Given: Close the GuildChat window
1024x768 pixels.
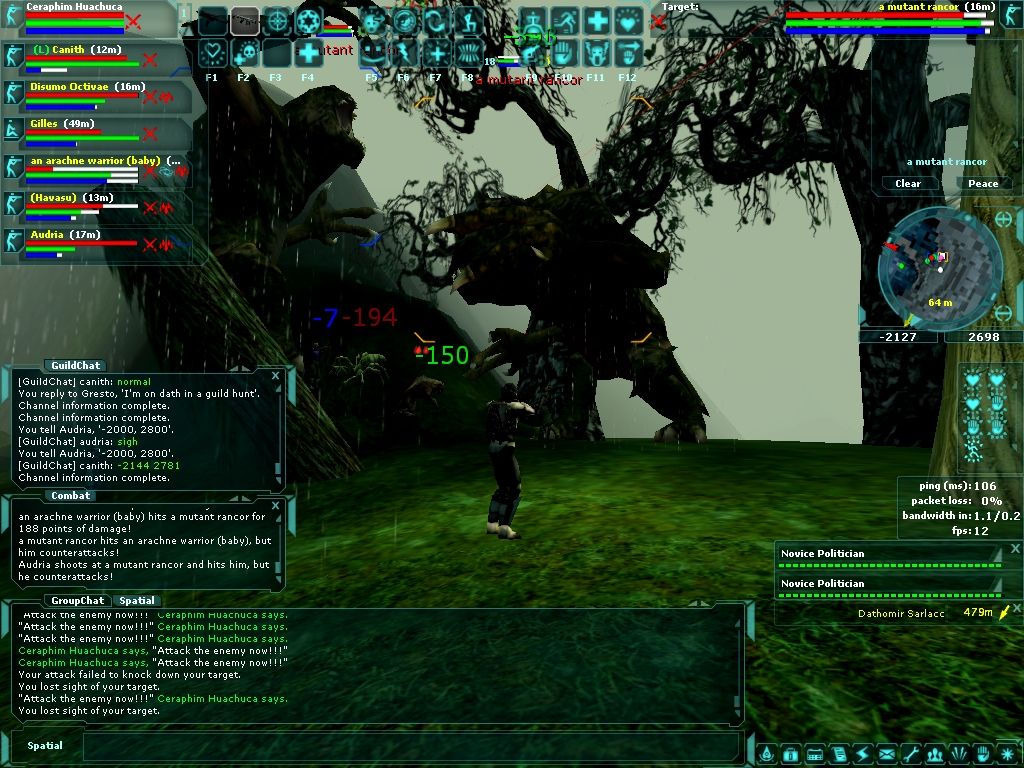Looking at the screenshot, I should (276, 375).
